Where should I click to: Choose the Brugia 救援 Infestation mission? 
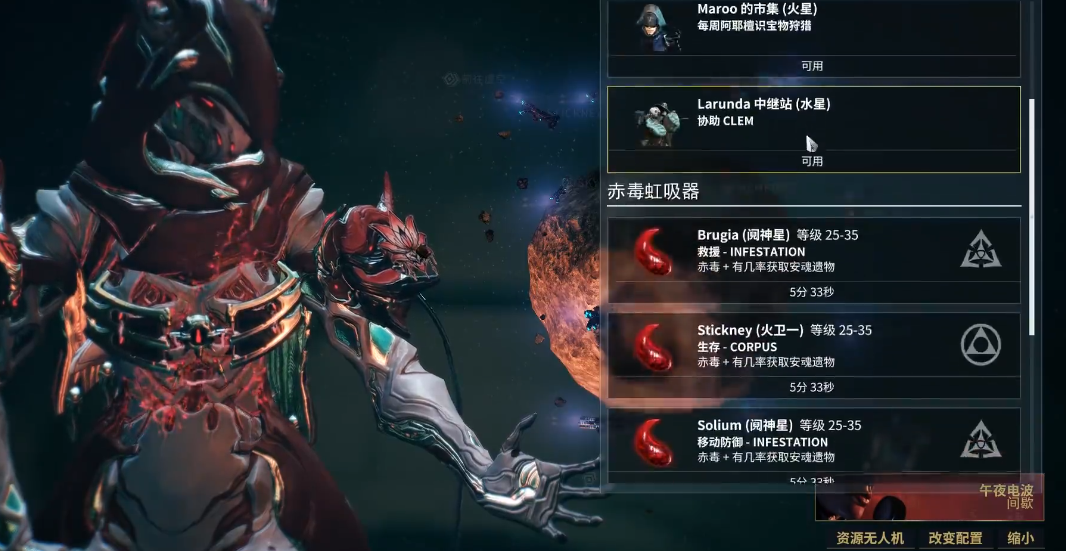tap(813, 260)
